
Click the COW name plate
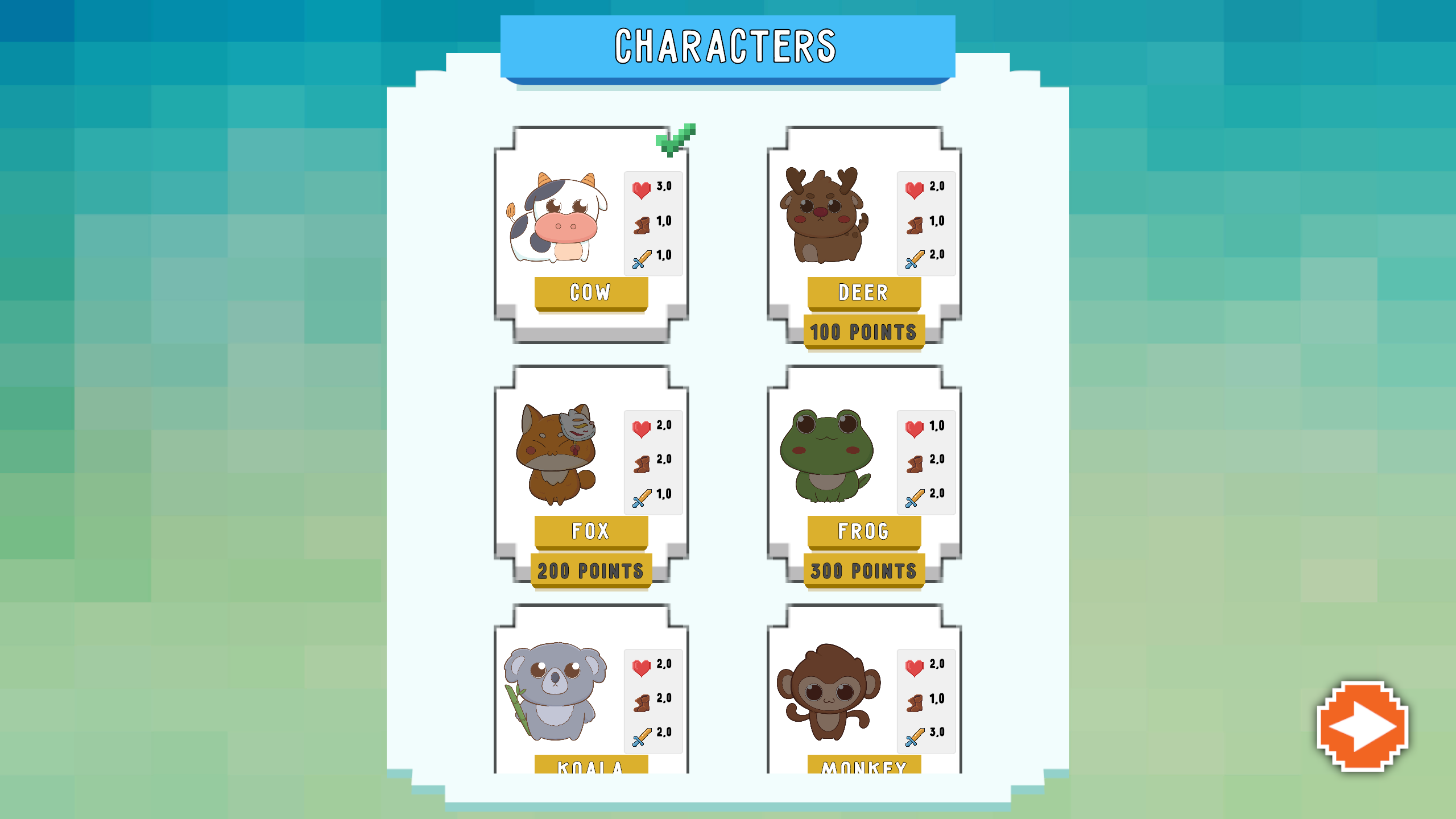click(591, 292)
